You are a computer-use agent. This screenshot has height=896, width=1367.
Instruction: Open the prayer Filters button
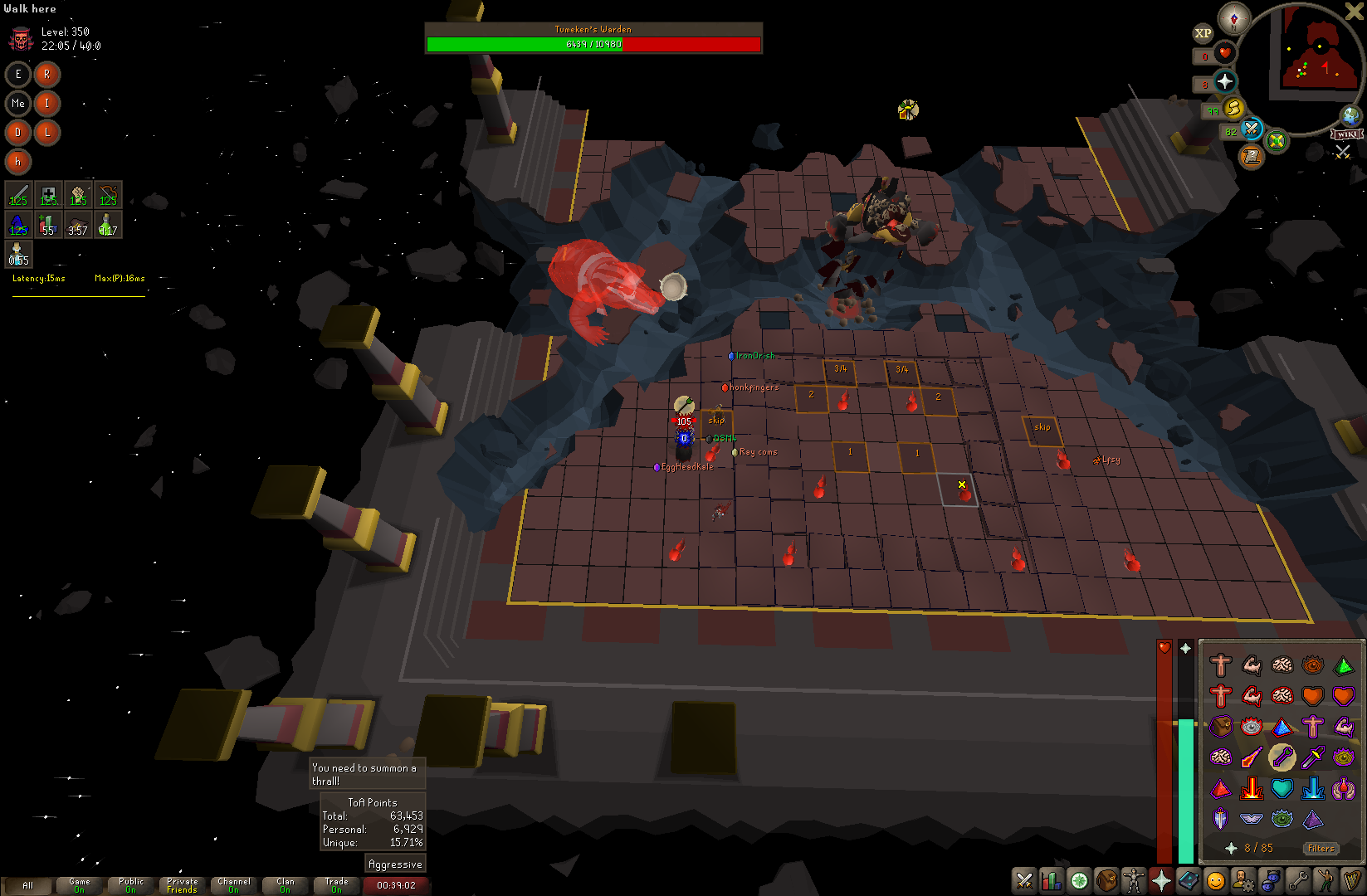point(1321,848)
